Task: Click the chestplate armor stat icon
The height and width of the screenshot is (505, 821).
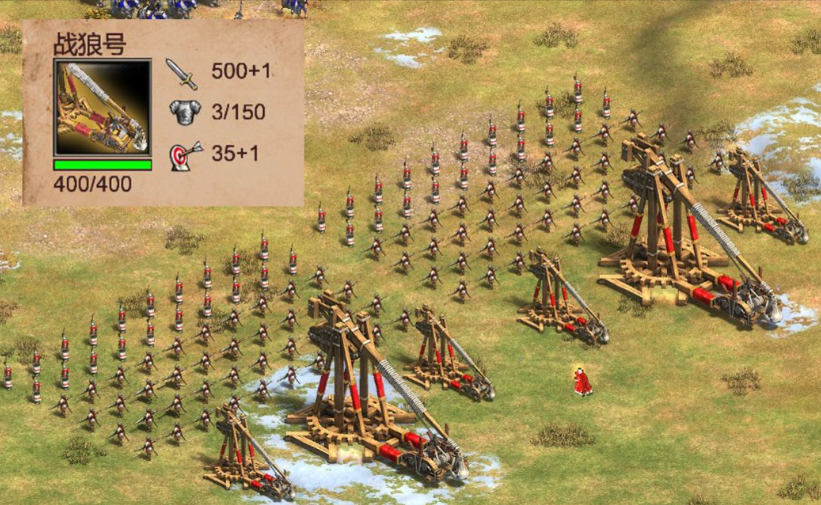Action: point(184,112)
